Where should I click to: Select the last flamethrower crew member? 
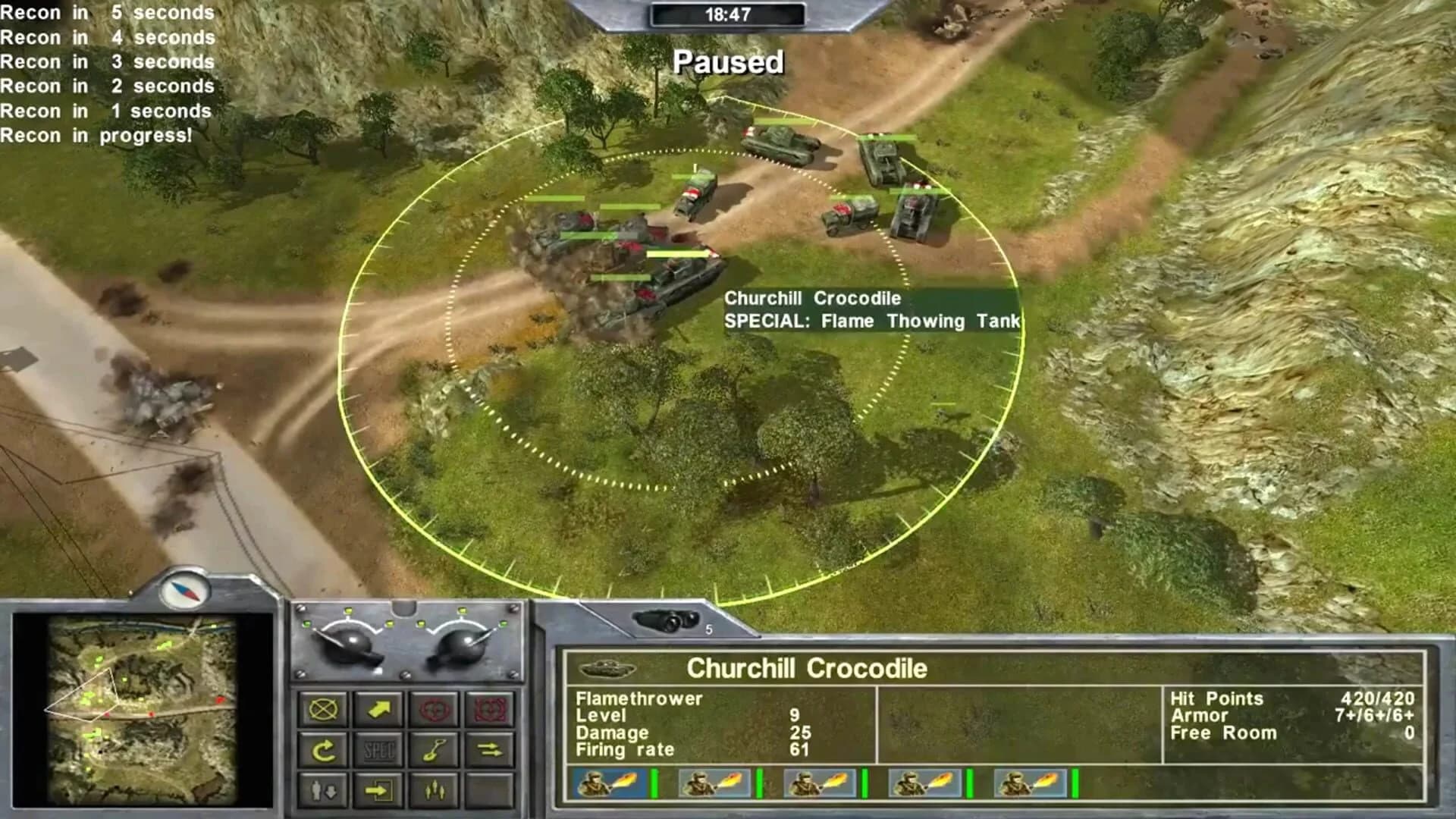[1032, 785]
